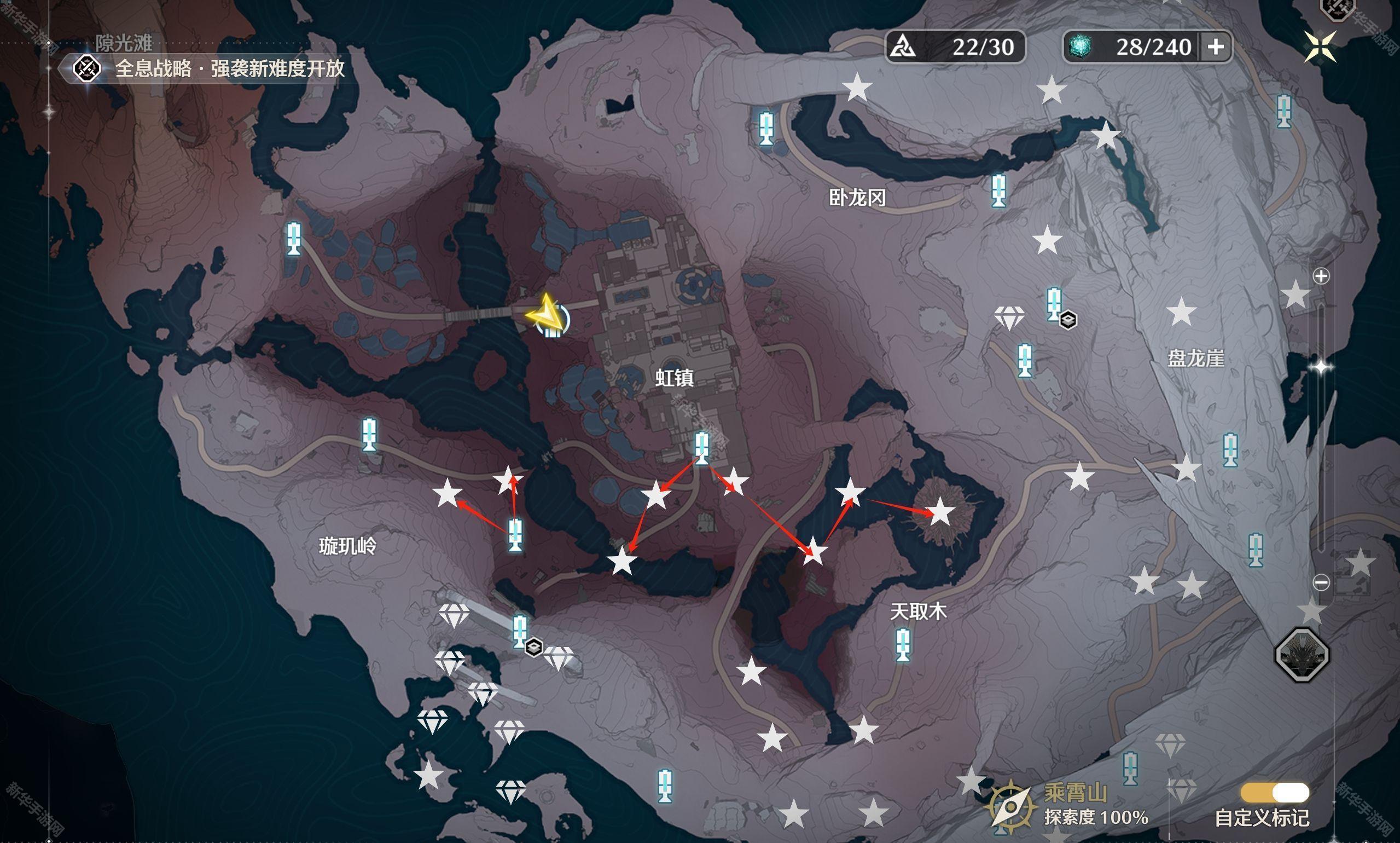
Task: Zoom in the map with plus button
Action: tap(1321, 276)
